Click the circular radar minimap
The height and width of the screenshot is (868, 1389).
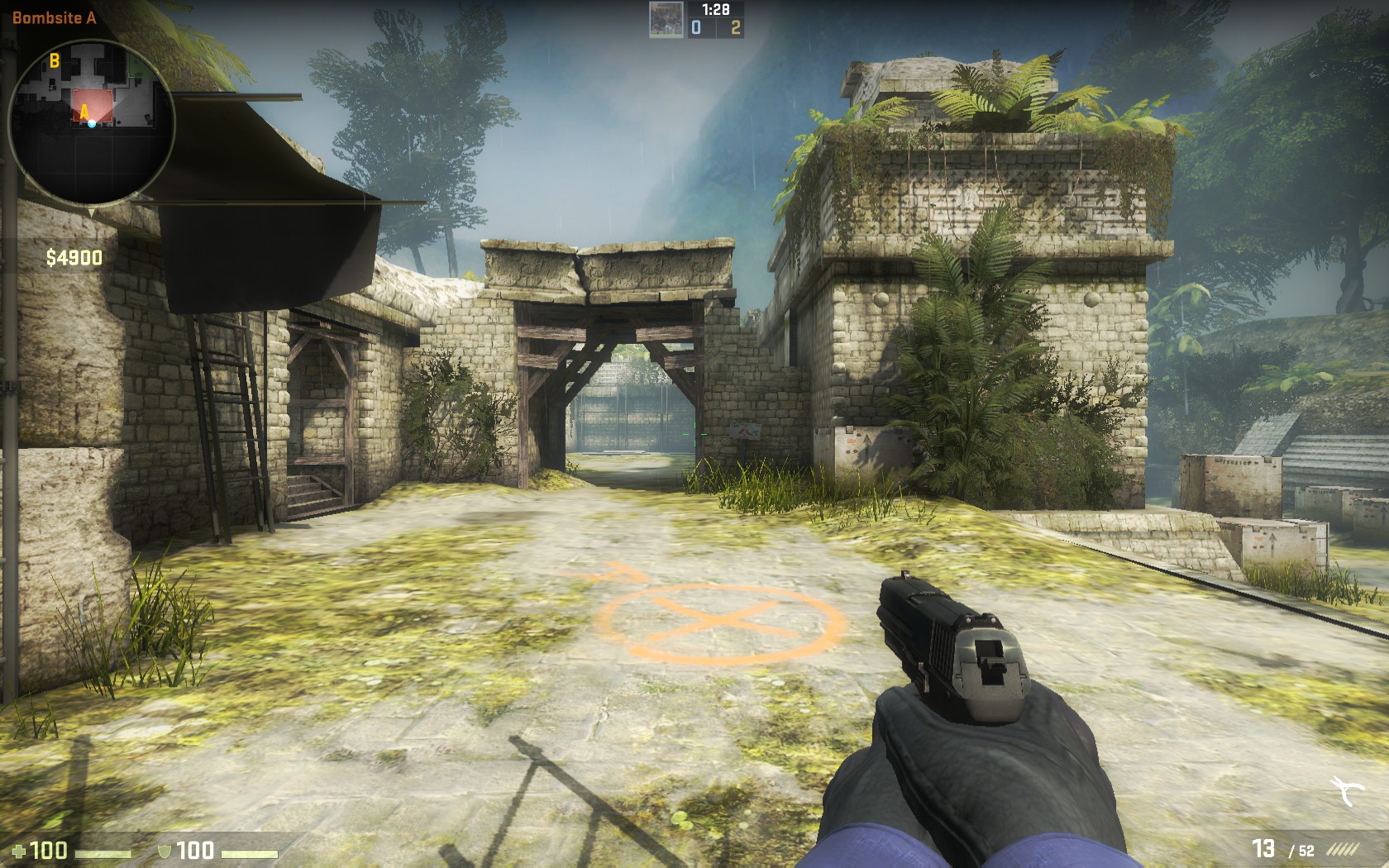91,122
